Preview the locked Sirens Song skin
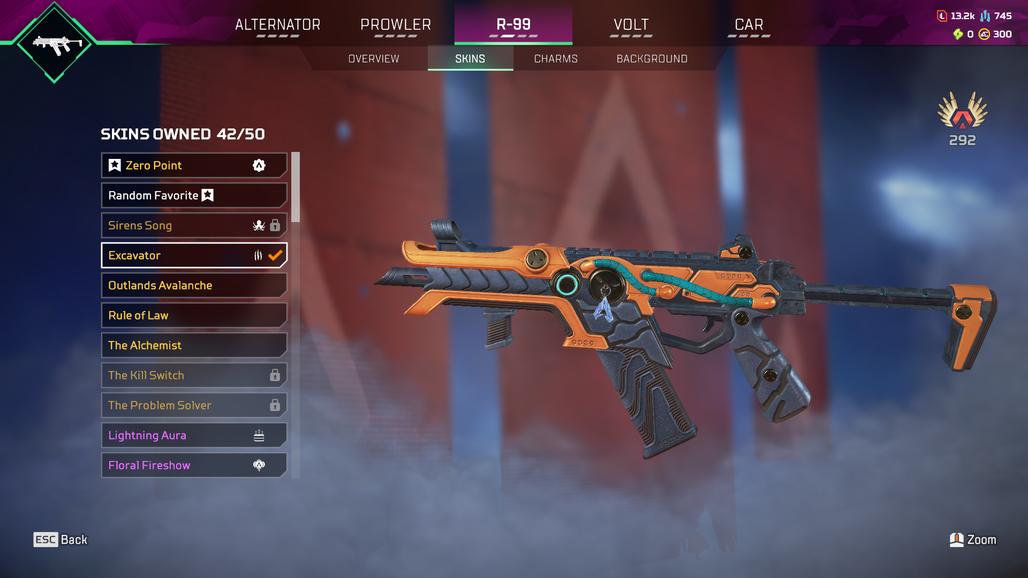 tap(194, 225)
